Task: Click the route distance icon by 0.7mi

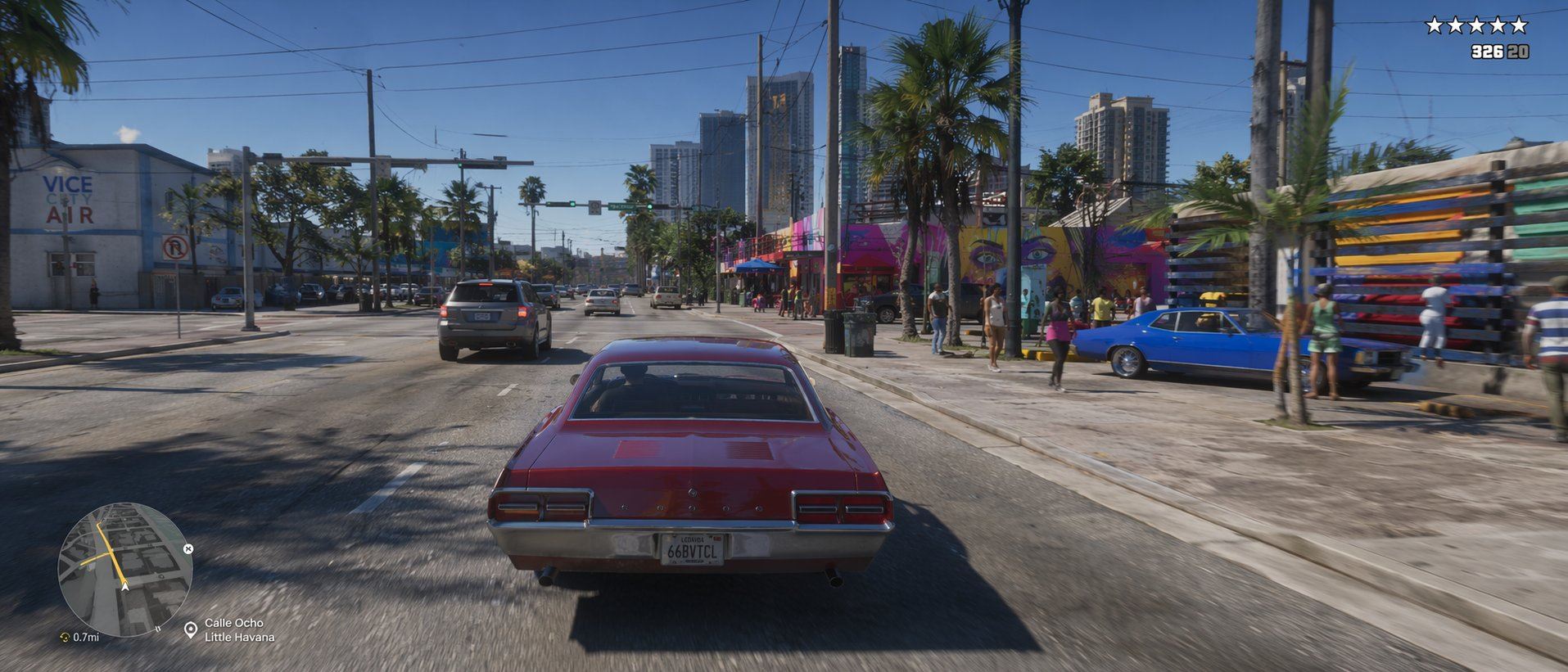Action: pyautogui.click(x=65, y=637)
